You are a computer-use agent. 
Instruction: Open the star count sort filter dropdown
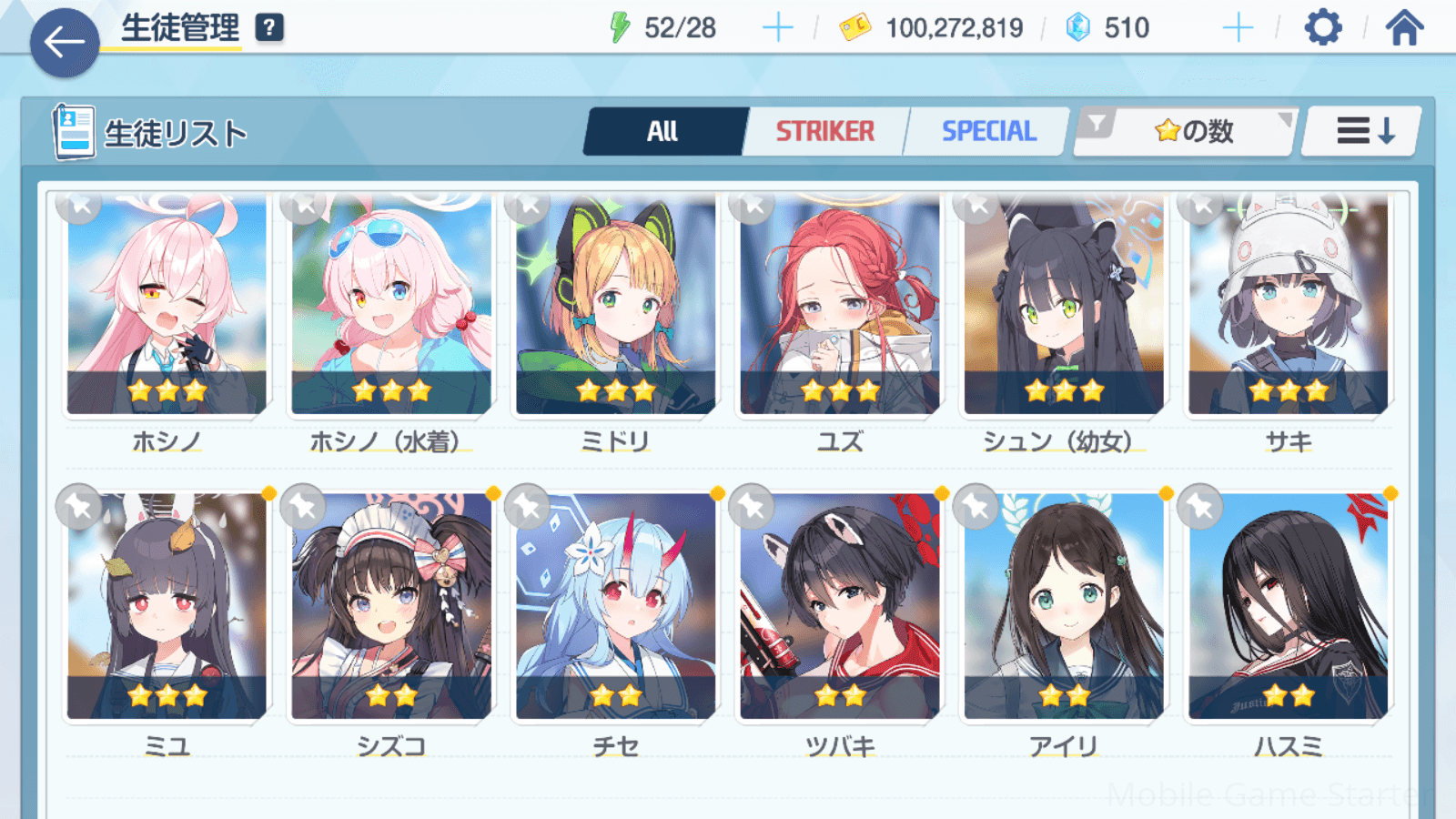1187,132
